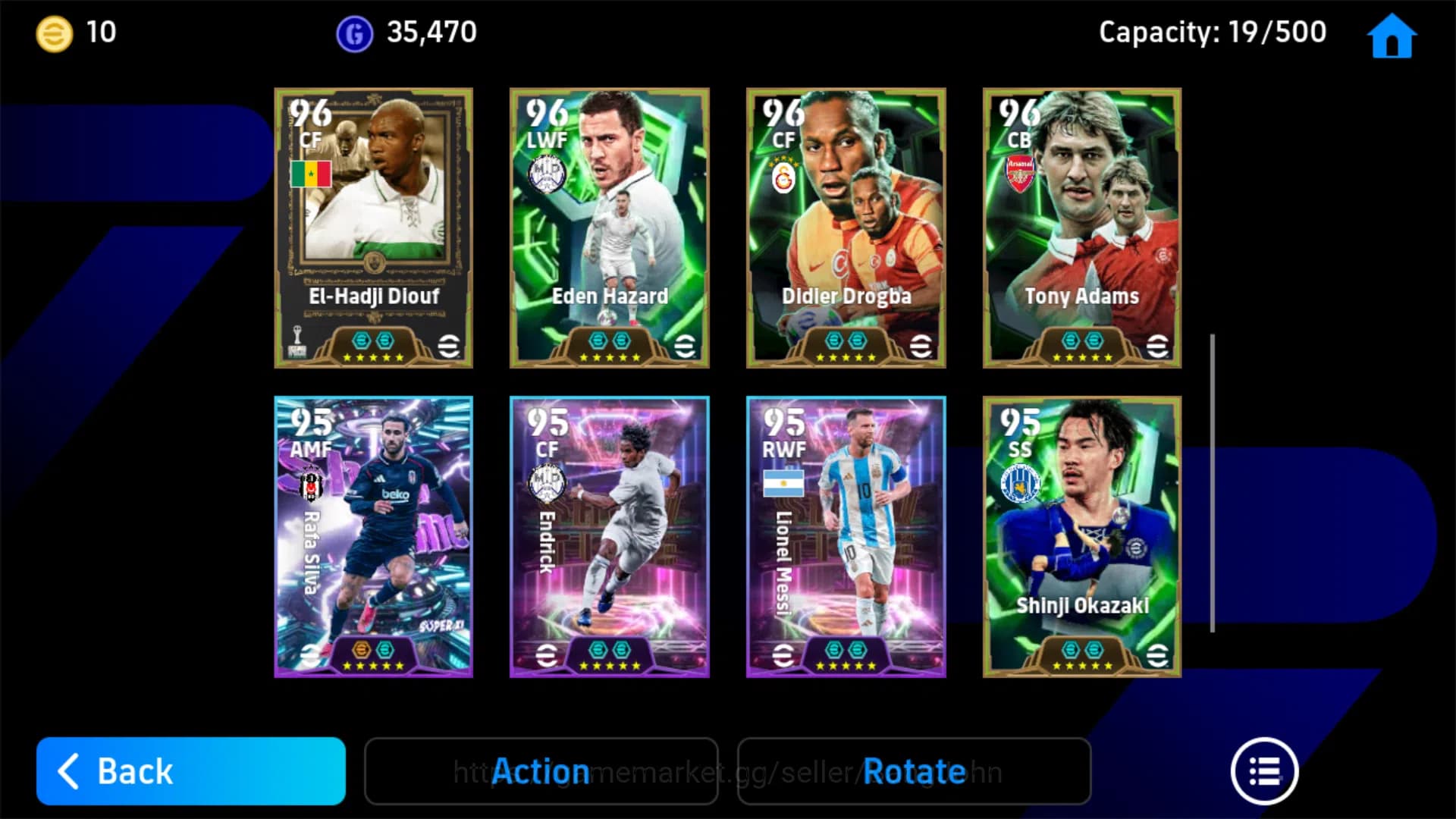Click the Arsenal club crest on Tony Adams
The height and width of the screenshot is (819, 1456).
click(x=1020, y=171)
